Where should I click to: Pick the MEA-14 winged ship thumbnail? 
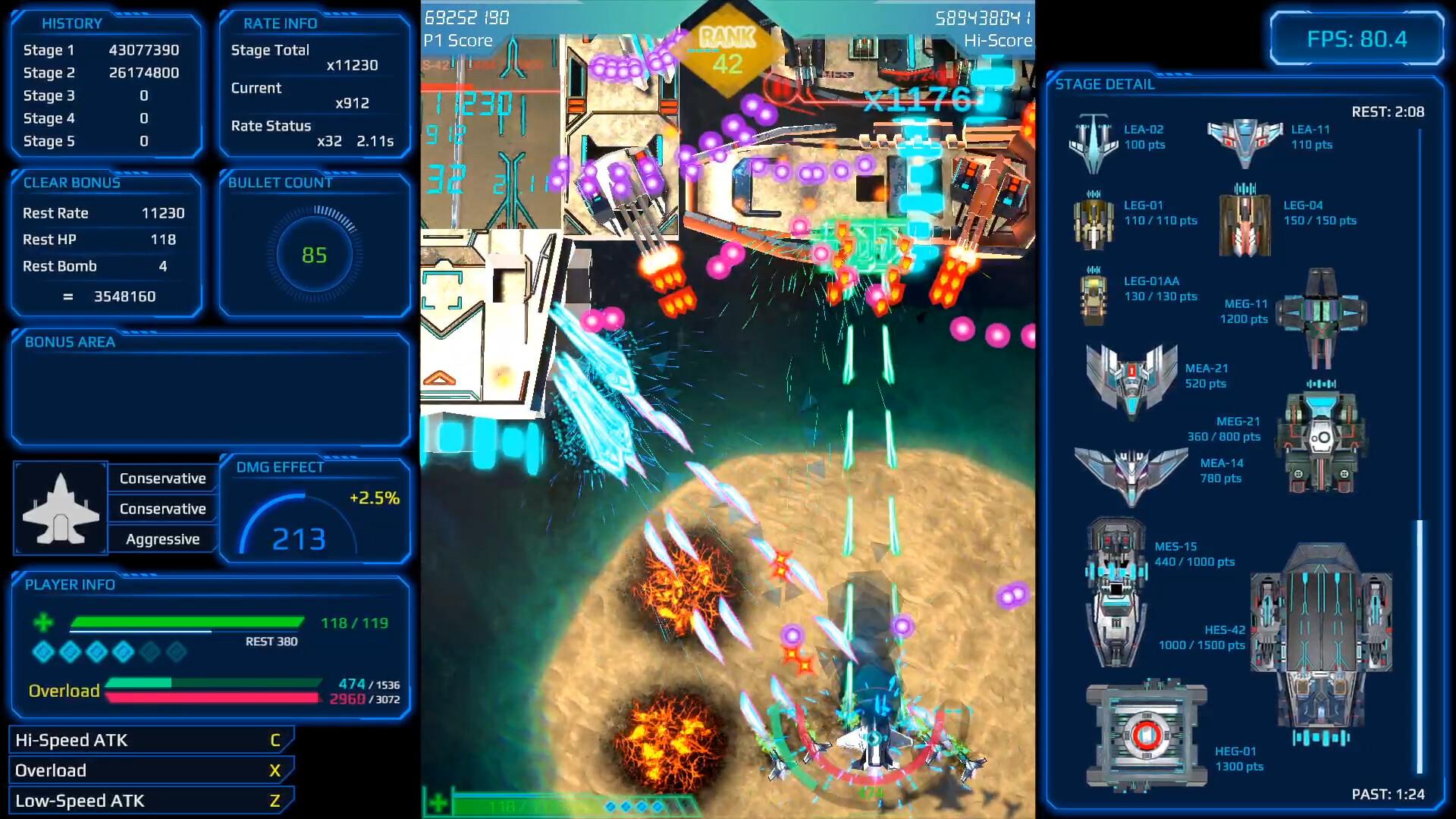coord(1131,472)
